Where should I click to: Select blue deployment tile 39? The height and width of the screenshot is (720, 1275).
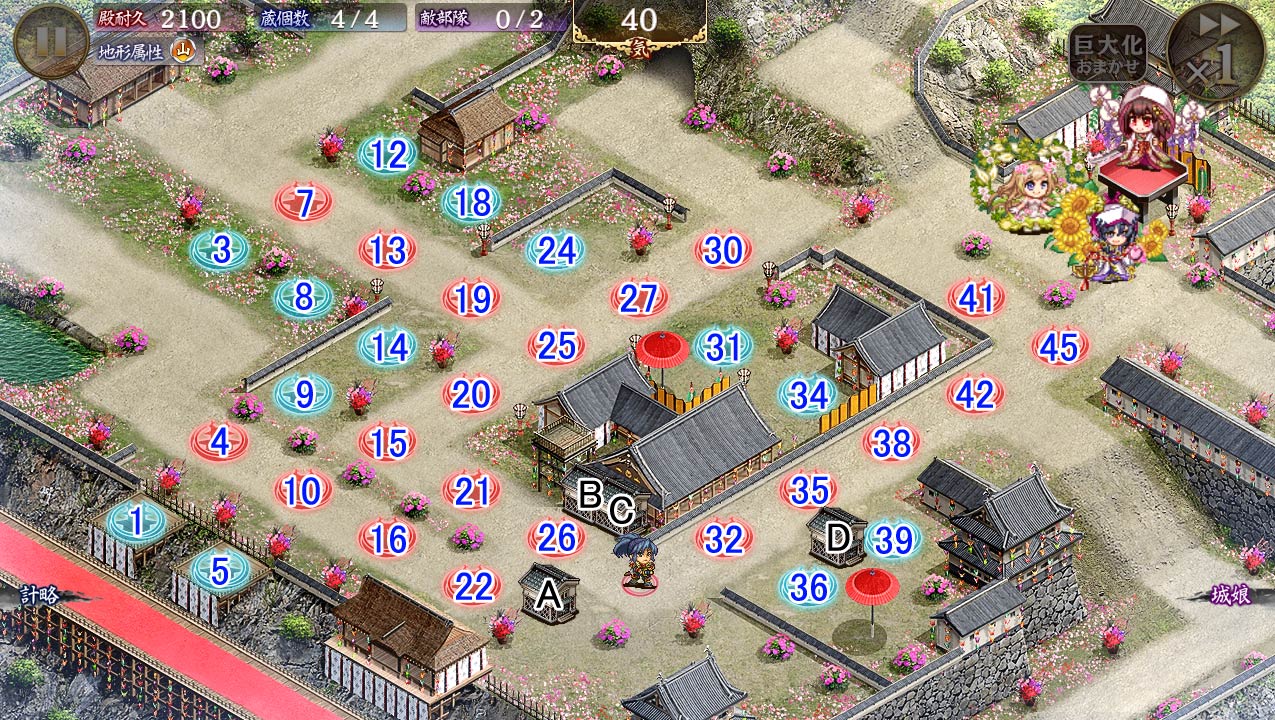click(x=892, y=540)
